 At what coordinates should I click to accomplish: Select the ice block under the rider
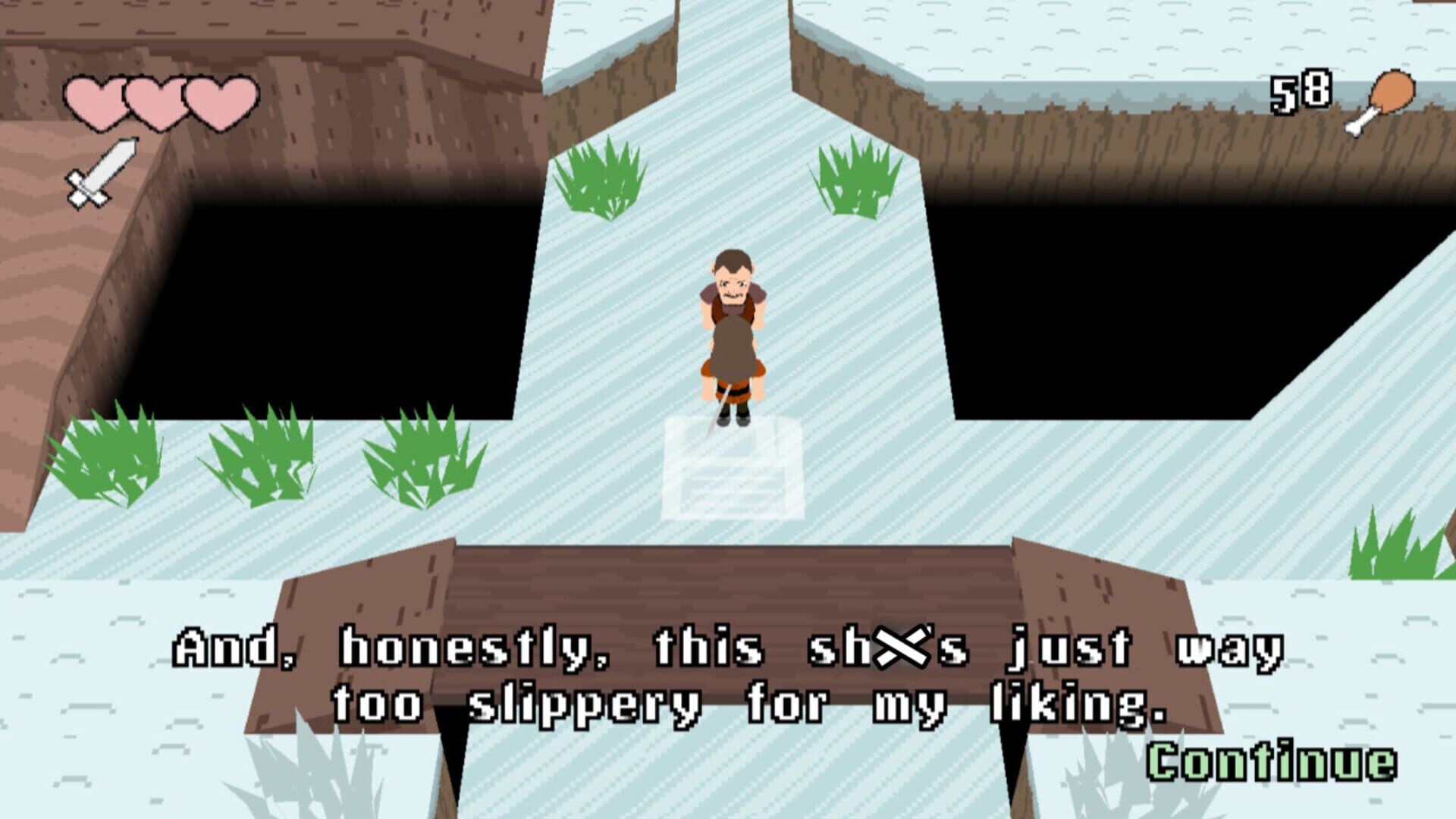click(x=732, y=470)
